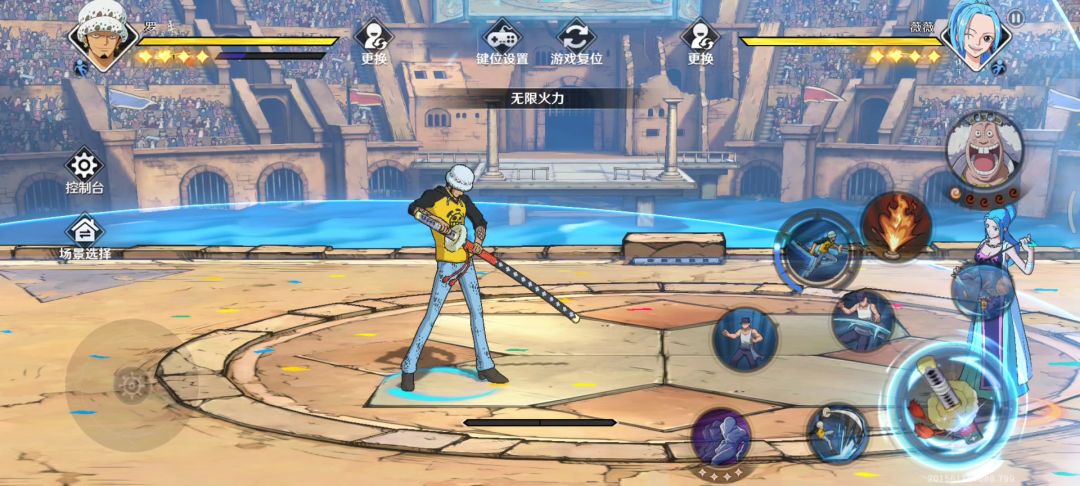Open the 场景选择 scene selection

[84, 236]
